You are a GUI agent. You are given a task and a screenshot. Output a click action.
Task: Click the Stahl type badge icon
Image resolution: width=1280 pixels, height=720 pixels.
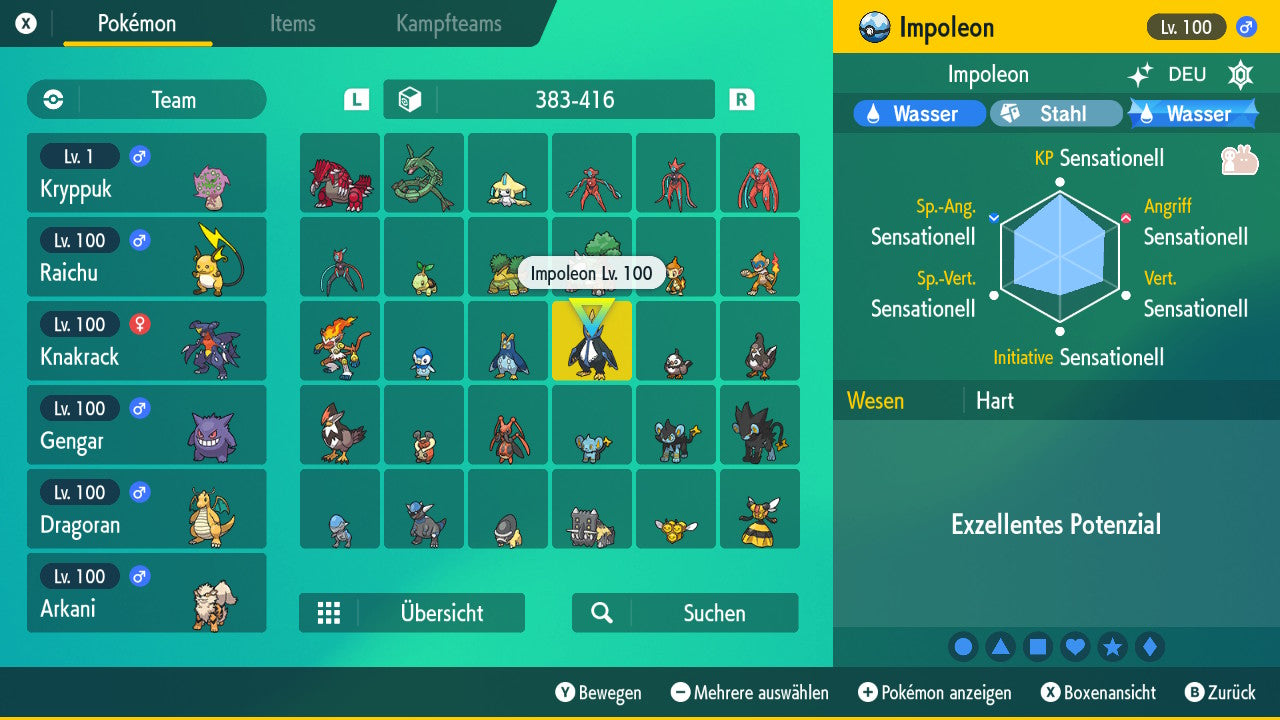click(x=1012, y=113)
